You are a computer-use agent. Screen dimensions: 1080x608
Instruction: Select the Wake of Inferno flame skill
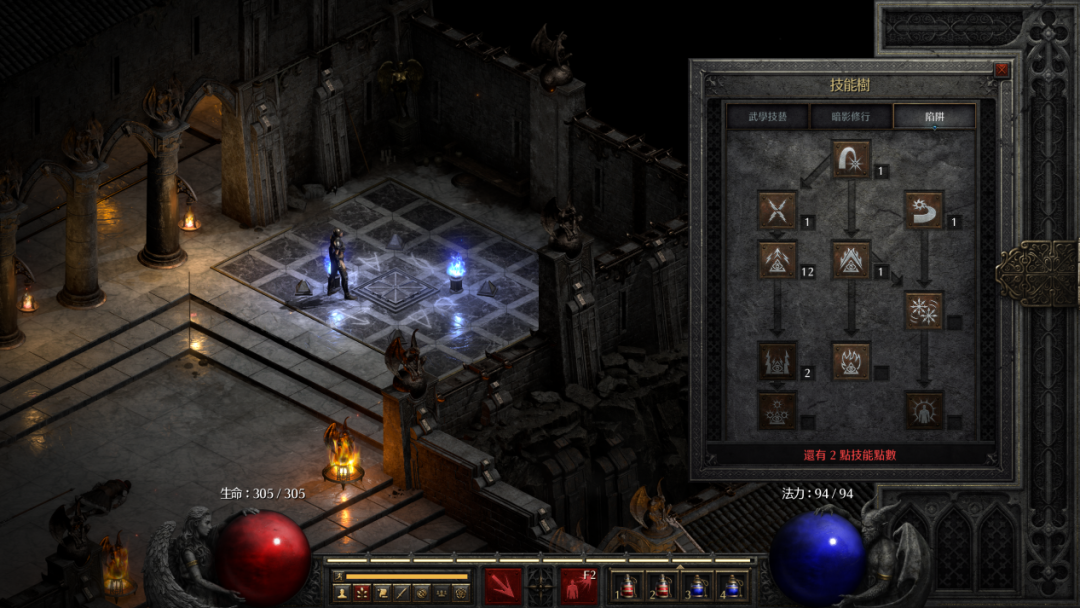(851, 360)
